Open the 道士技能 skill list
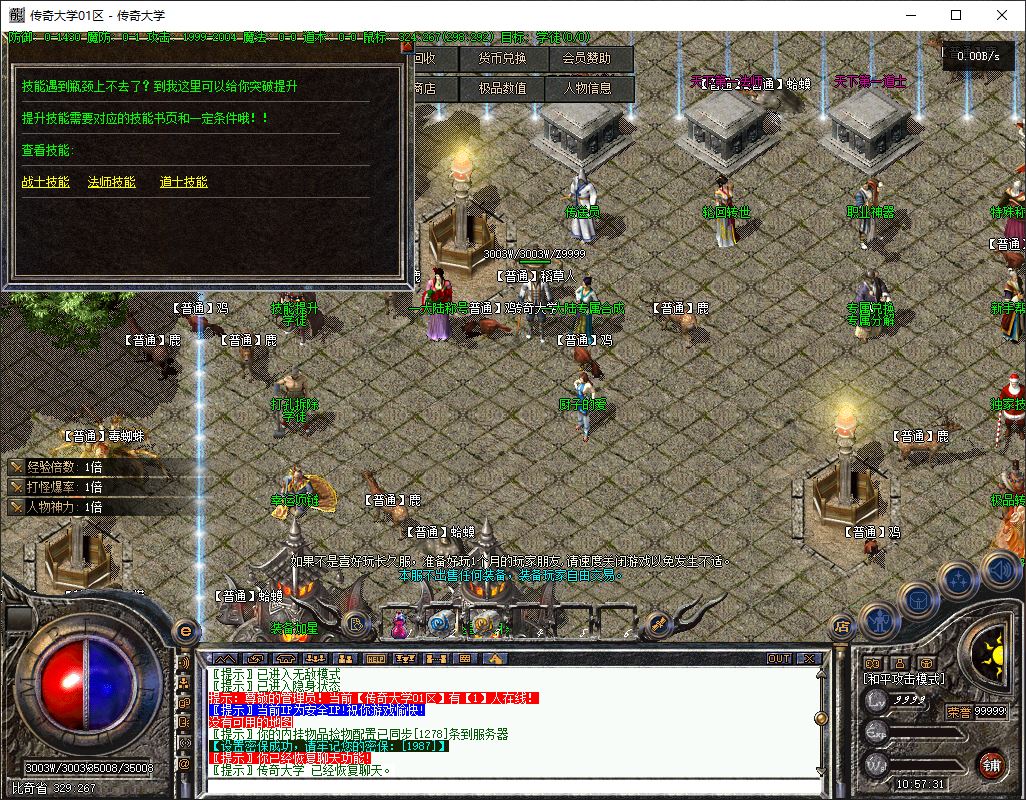Viewport: 1026px width, 800px height. pos(184,182)
